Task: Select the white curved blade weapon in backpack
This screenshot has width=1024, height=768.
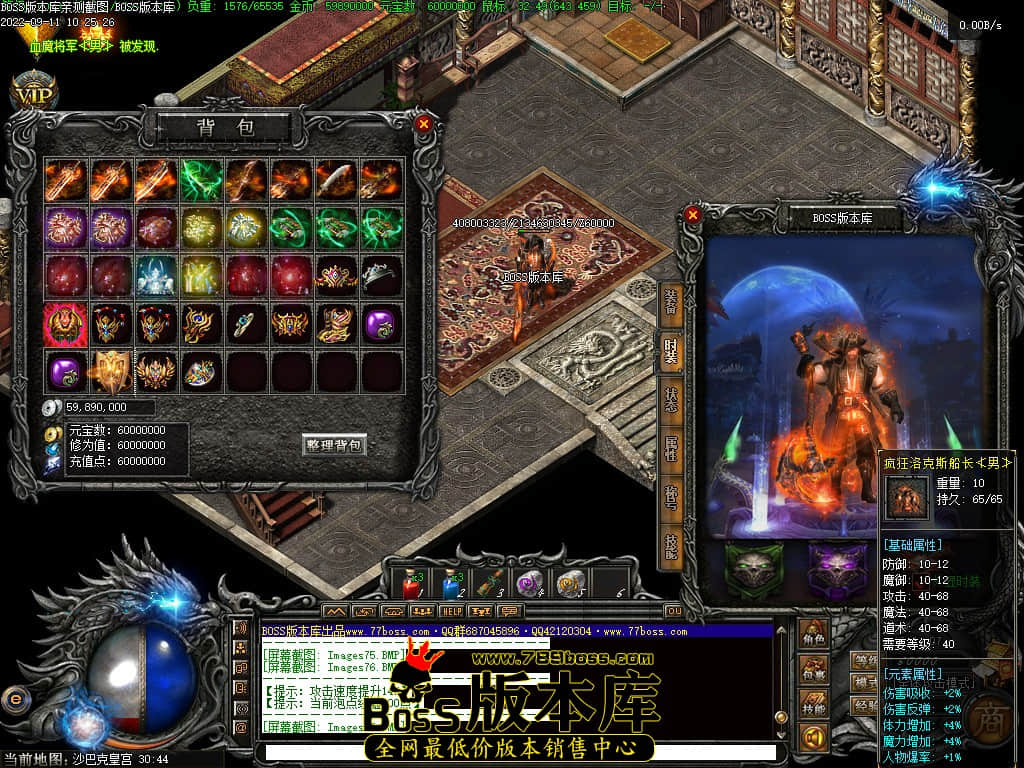Action: tap(335, 180)
